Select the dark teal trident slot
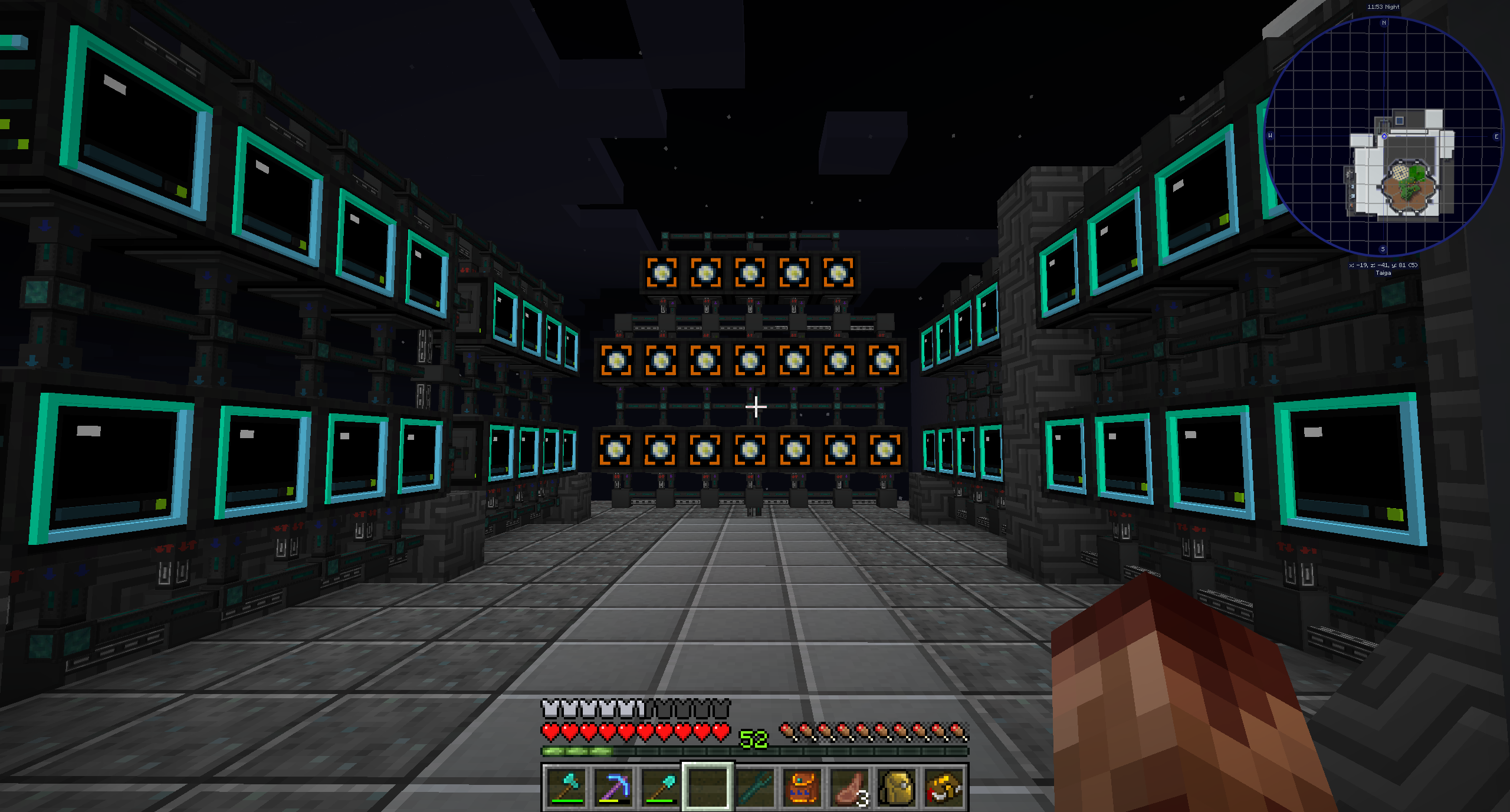The height and width of the screenshot is (812, 1510). [x=755, y=787]
